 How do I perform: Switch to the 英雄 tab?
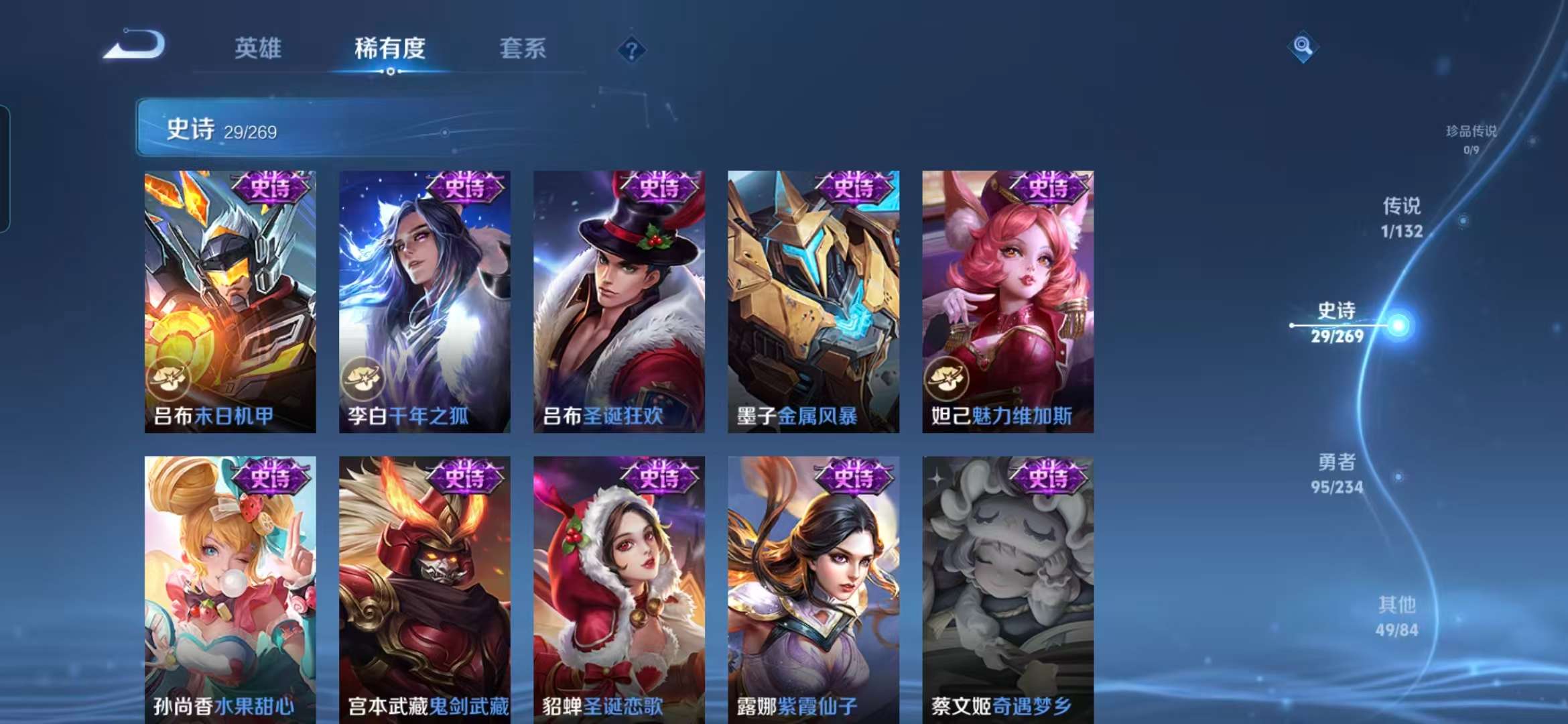[258, 48]
